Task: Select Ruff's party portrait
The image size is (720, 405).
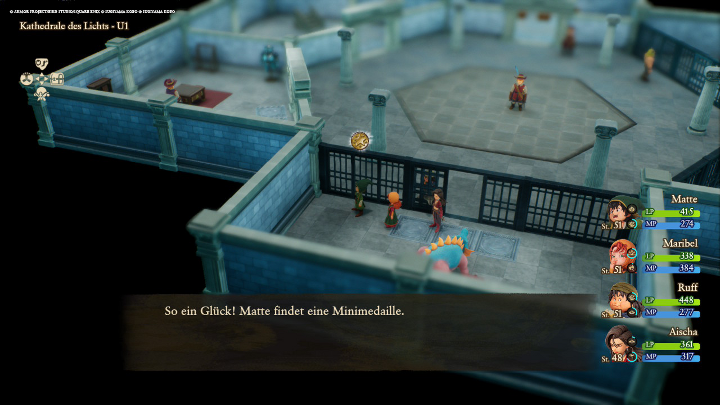Action: tap(622, 299)
